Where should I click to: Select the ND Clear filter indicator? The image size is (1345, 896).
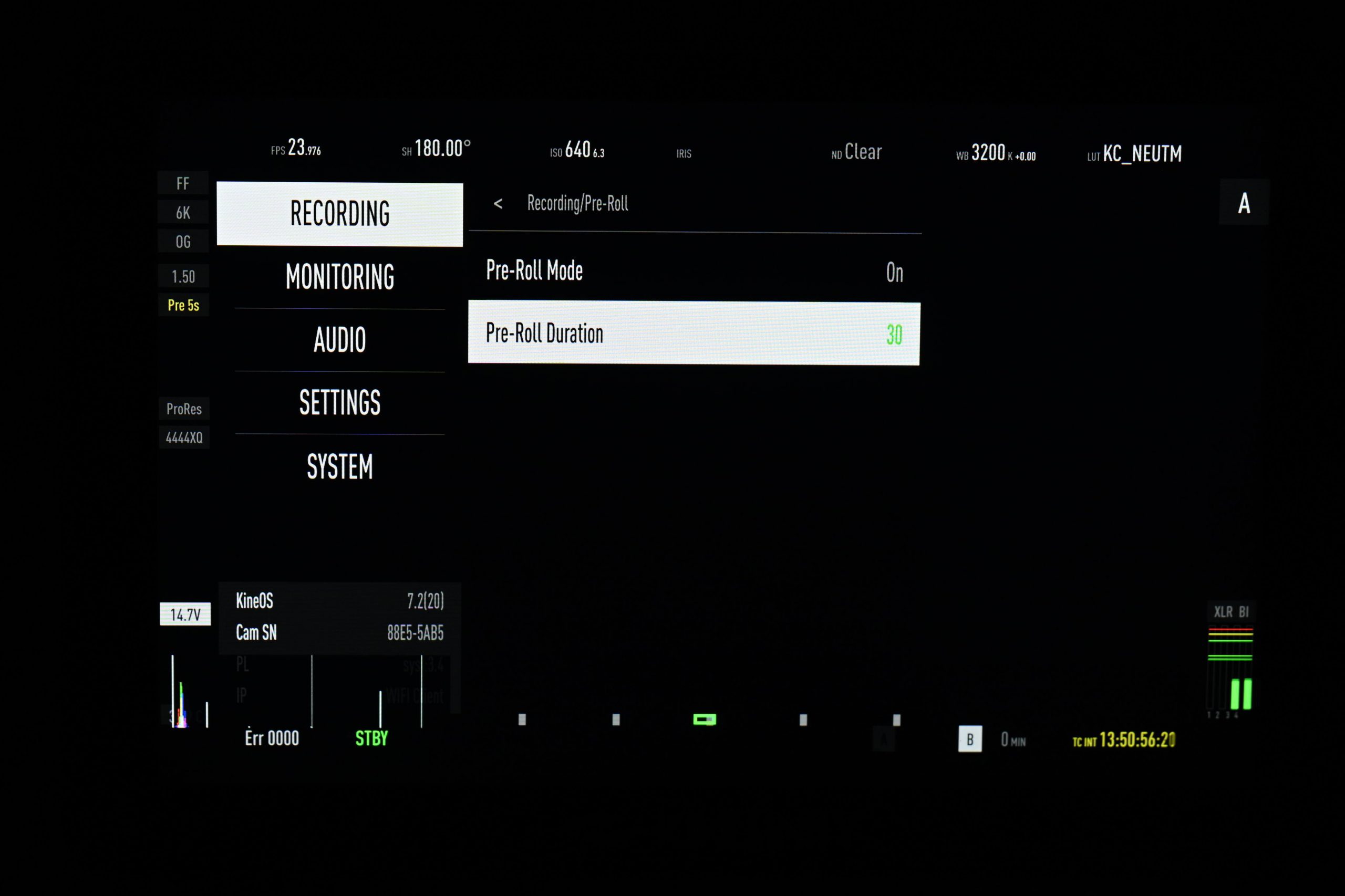click(856, 152)
